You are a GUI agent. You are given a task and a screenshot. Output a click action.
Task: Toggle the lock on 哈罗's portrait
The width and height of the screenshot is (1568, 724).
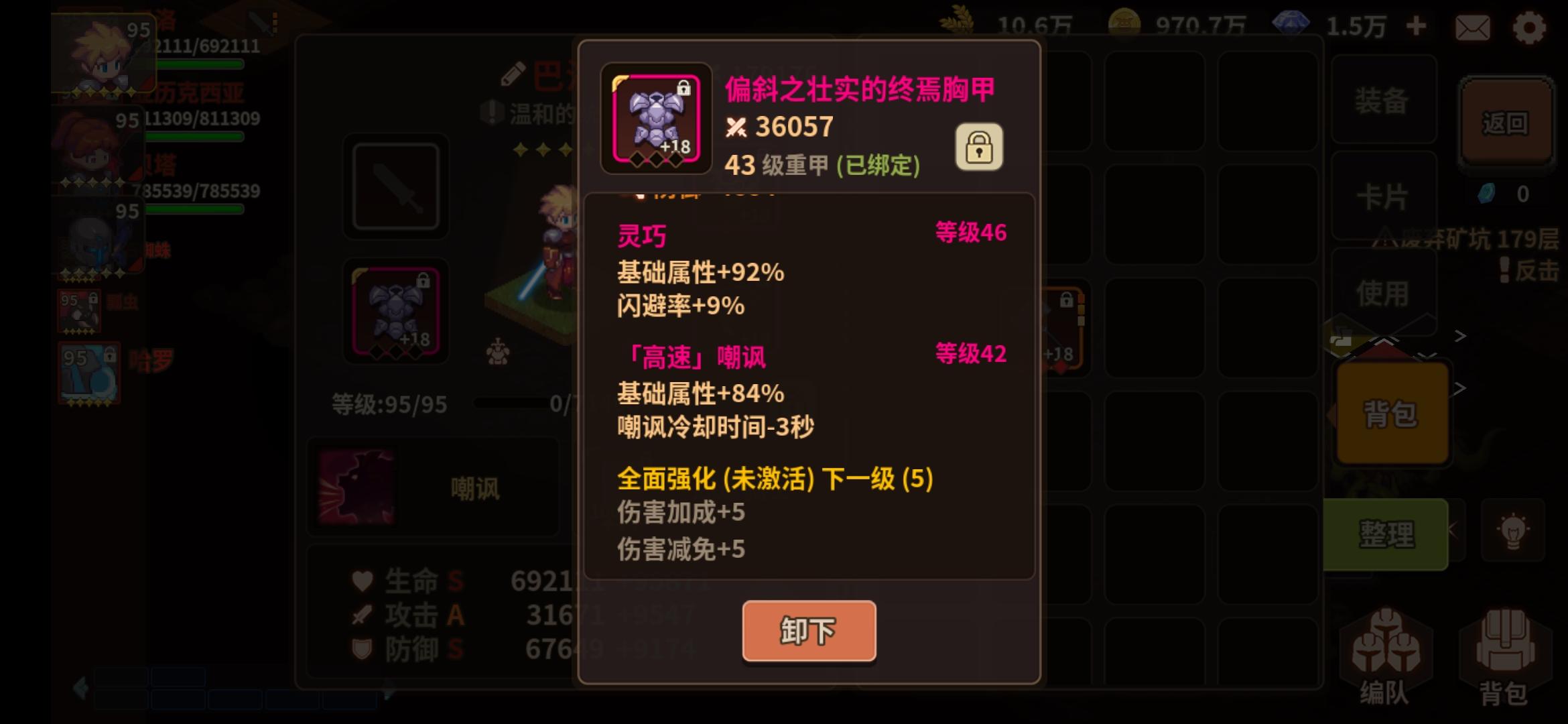pyautogui.click(x=110, y=357)
